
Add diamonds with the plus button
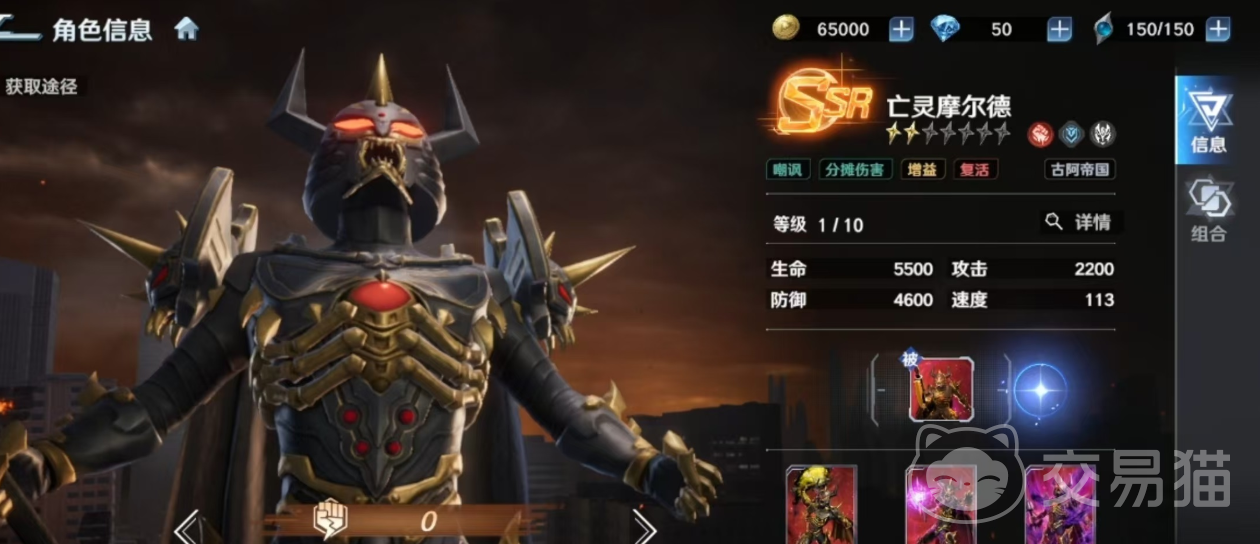[1059, 30]
